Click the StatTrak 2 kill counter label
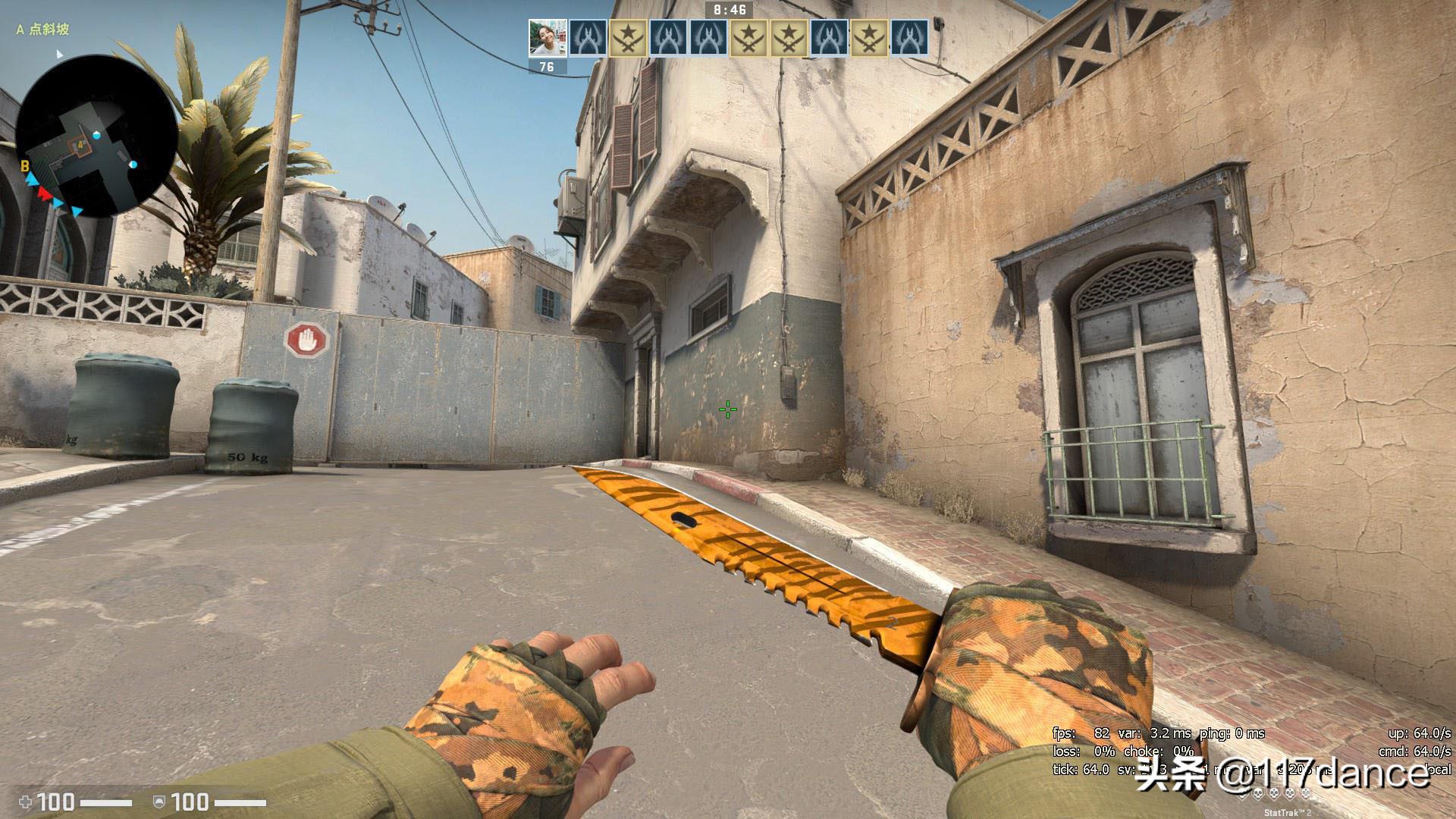The height and width of the screenshot is (819, 1456). 1288,812
